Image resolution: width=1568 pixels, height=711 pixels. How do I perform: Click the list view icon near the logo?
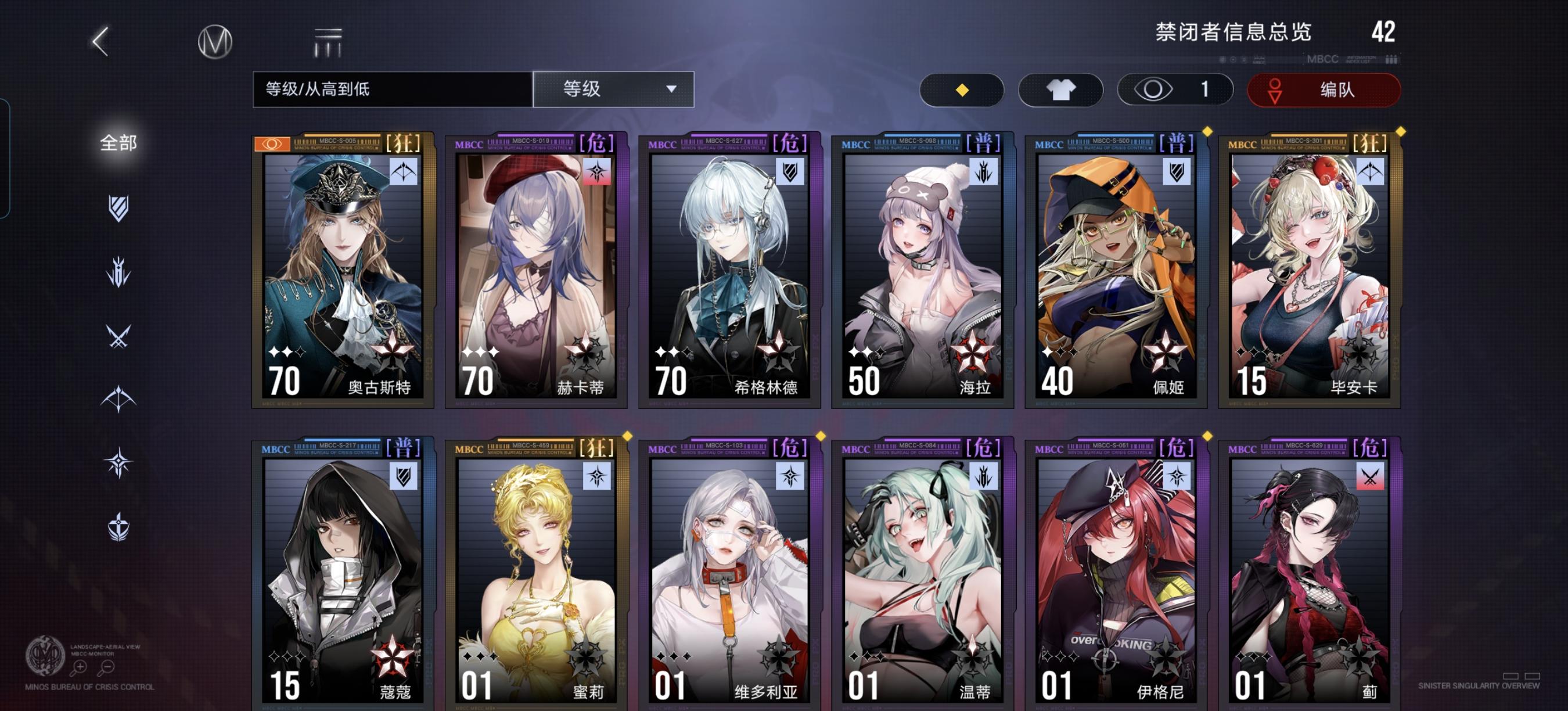(326, 42)
